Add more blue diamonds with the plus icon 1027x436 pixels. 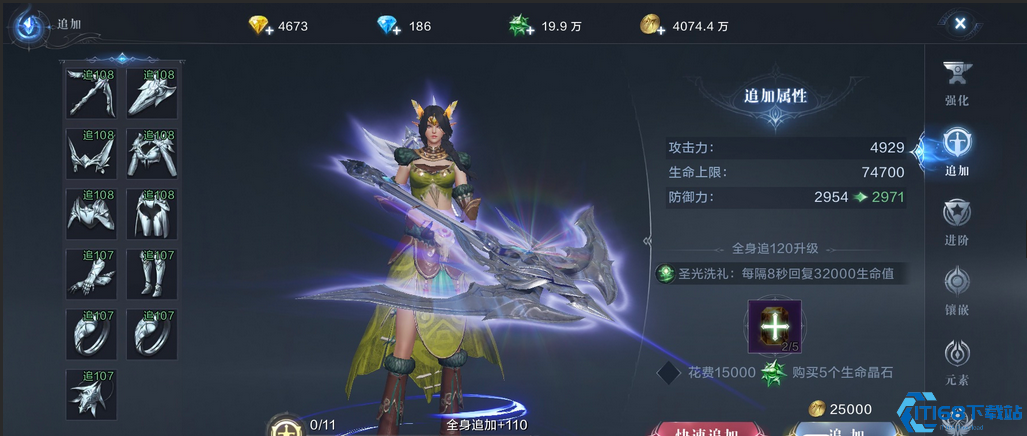pos(389,26)
